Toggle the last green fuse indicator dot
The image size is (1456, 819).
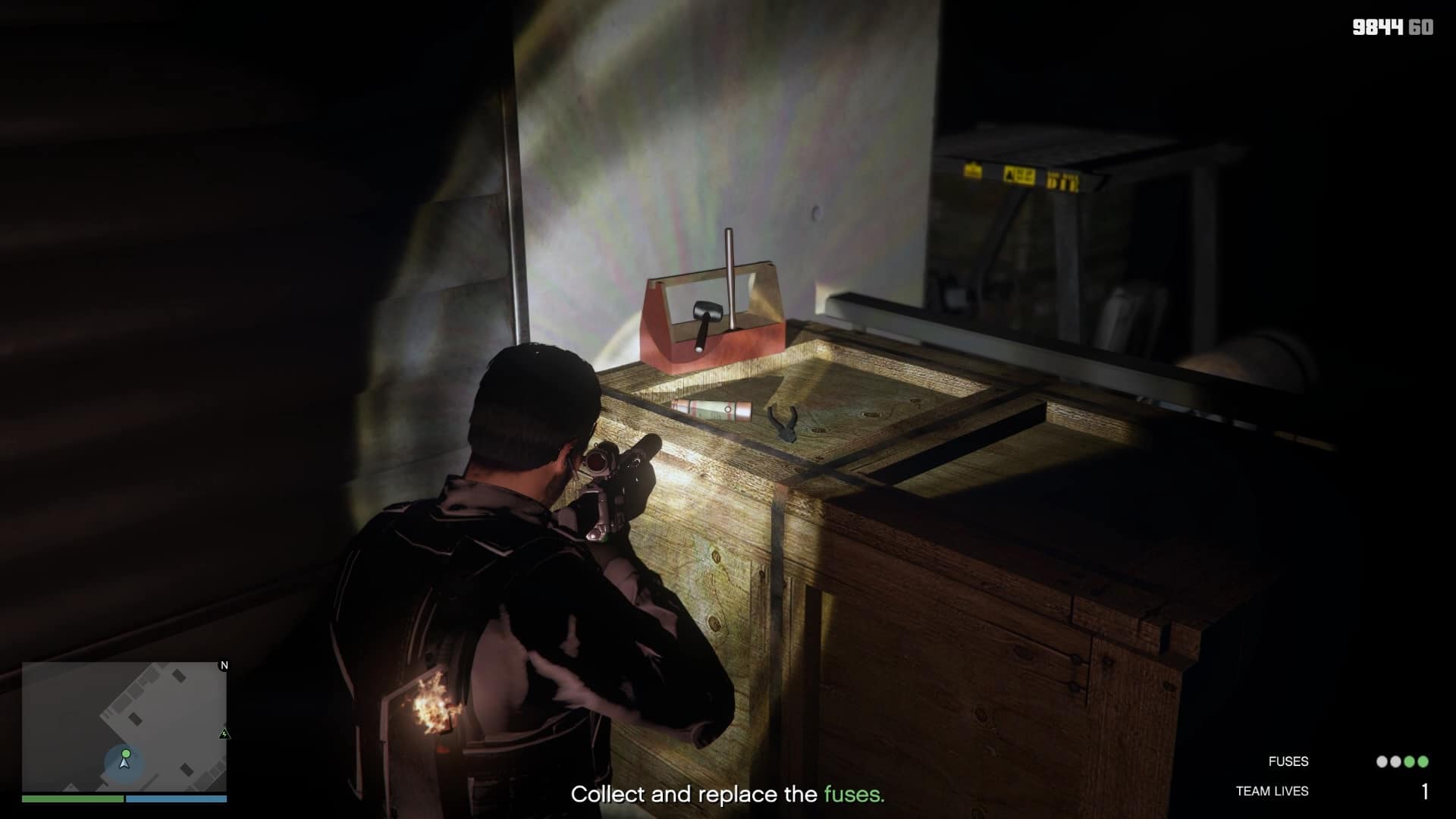pyautogui.click(x=1422, y=761)
